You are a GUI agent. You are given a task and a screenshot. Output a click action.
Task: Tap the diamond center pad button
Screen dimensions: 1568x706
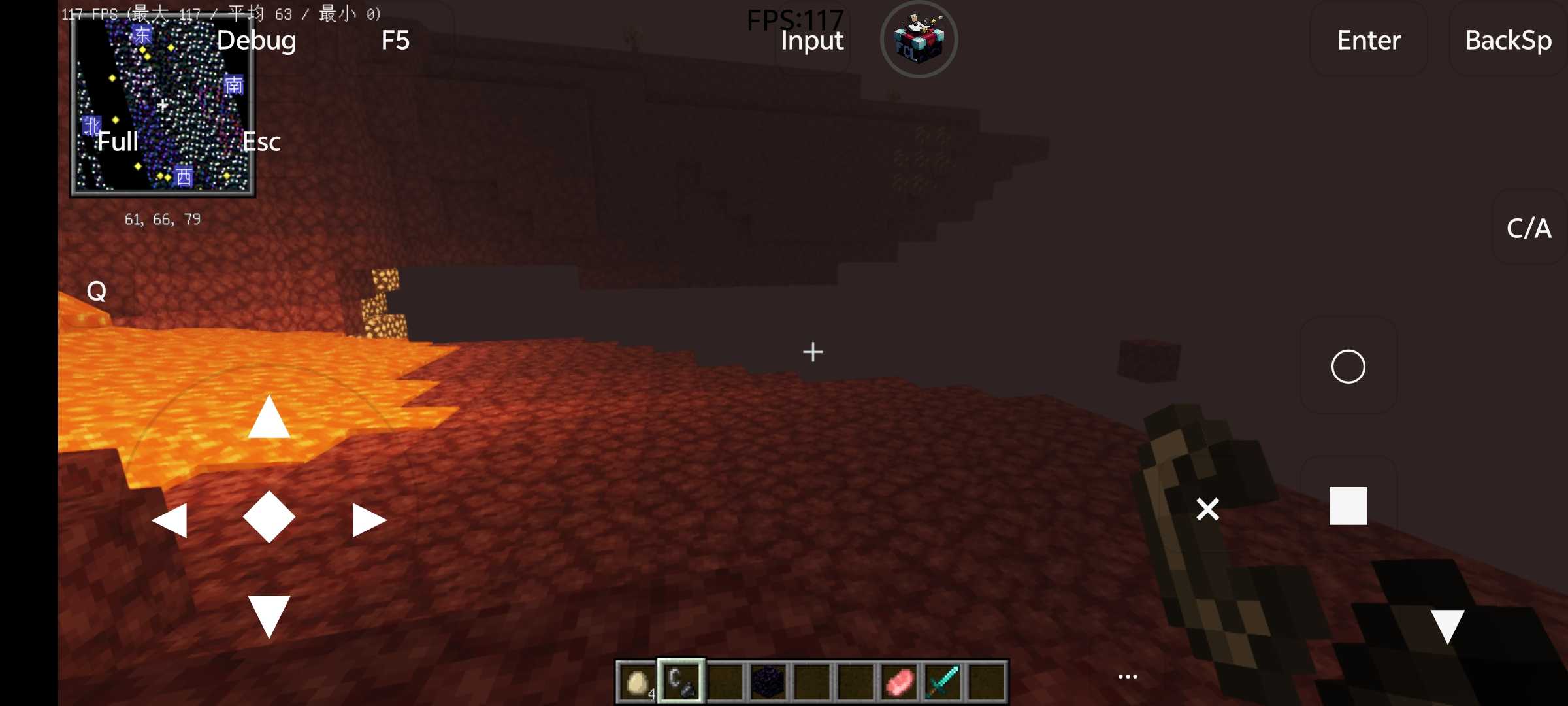[269, 517]
